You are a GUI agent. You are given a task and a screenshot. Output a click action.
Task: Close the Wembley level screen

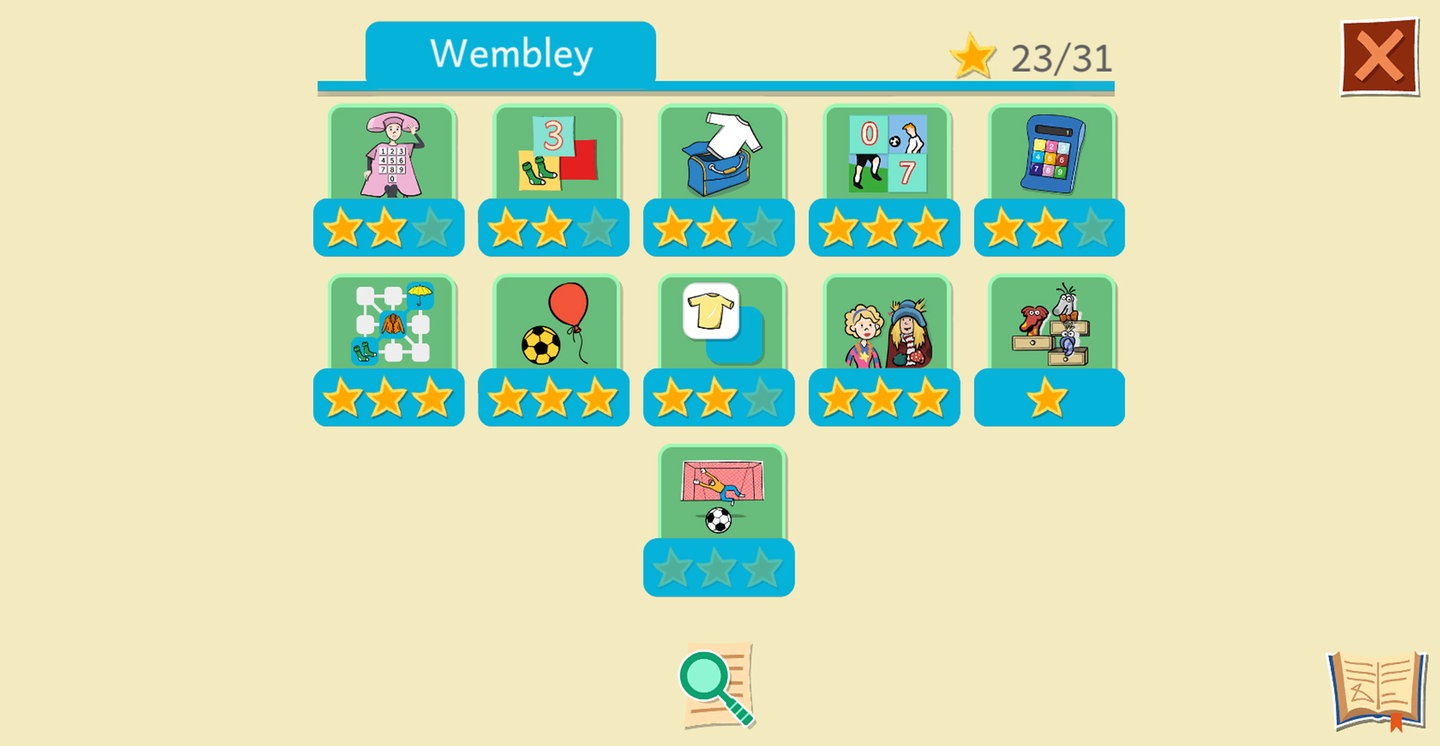1379,57
